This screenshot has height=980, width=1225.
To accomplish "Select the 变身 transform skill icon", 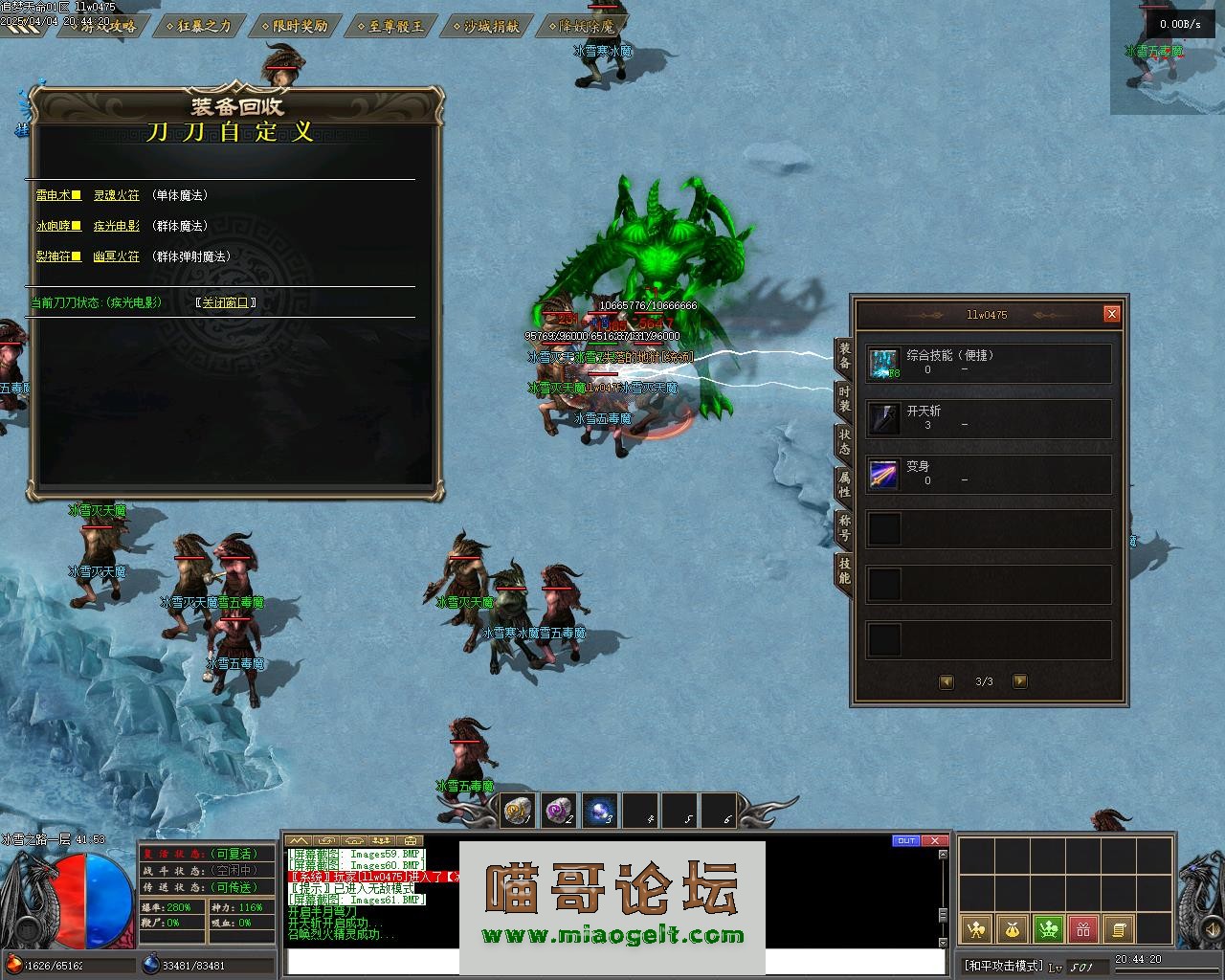I will (x=883, y=475).
